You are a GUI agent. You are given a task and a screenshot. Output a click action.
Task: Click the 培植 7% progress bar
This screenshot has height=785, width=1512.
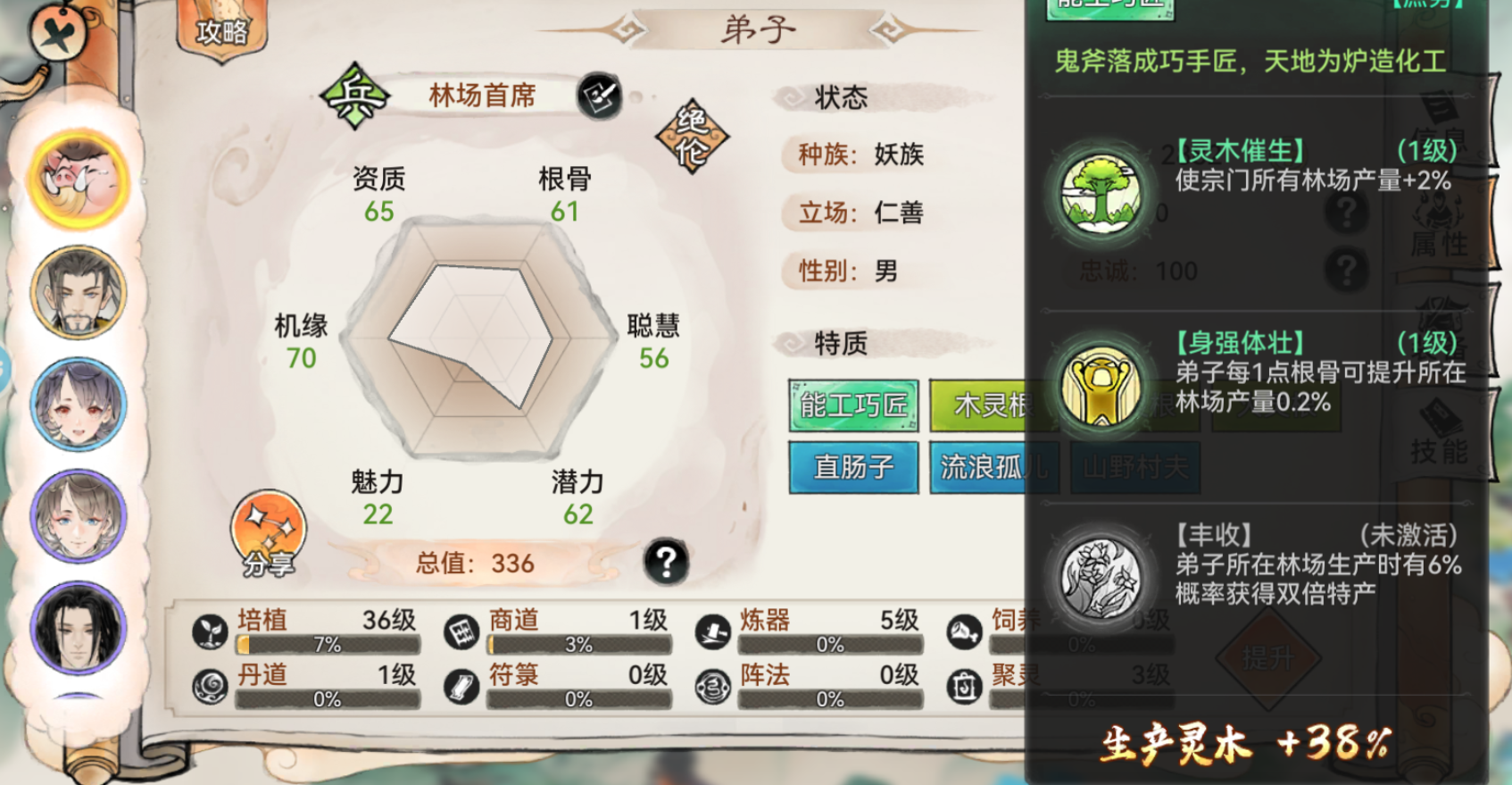coord(326,643)
